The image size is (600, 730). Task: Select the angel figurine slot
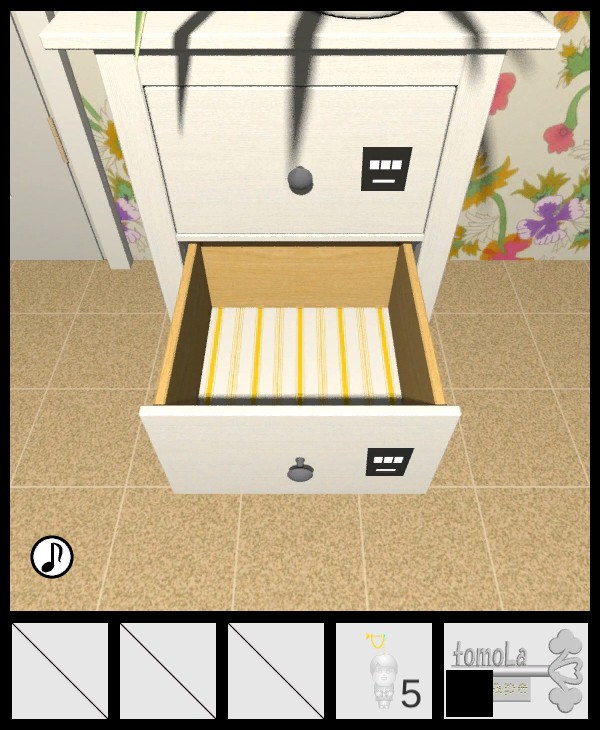coord(384,671)
